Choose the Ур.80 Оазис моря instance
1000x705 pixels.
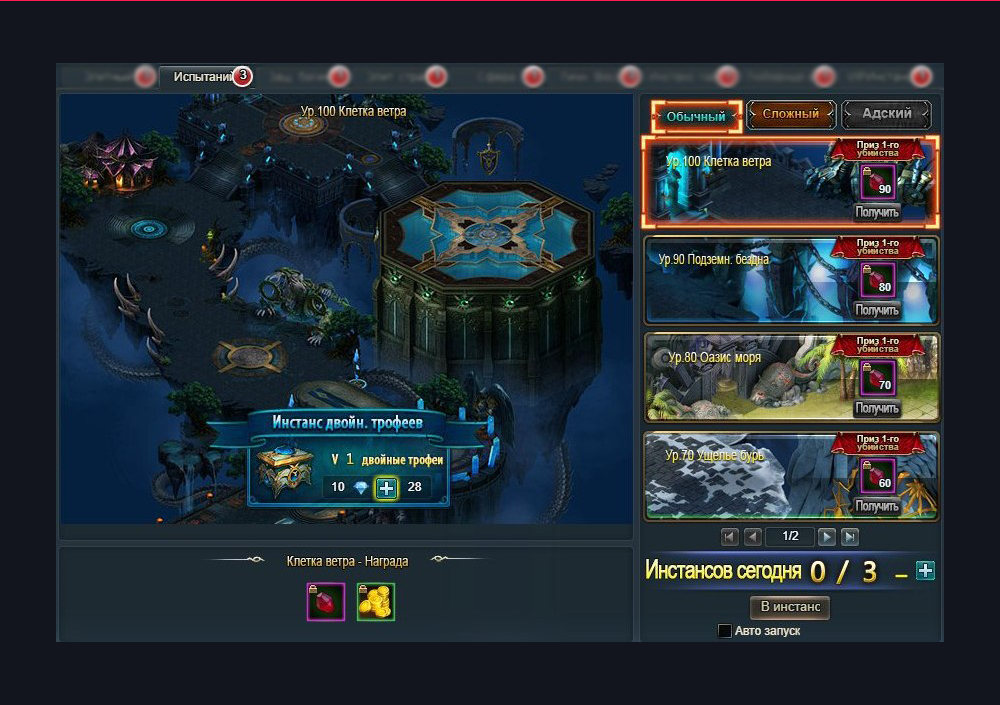(x=740, y=378)
